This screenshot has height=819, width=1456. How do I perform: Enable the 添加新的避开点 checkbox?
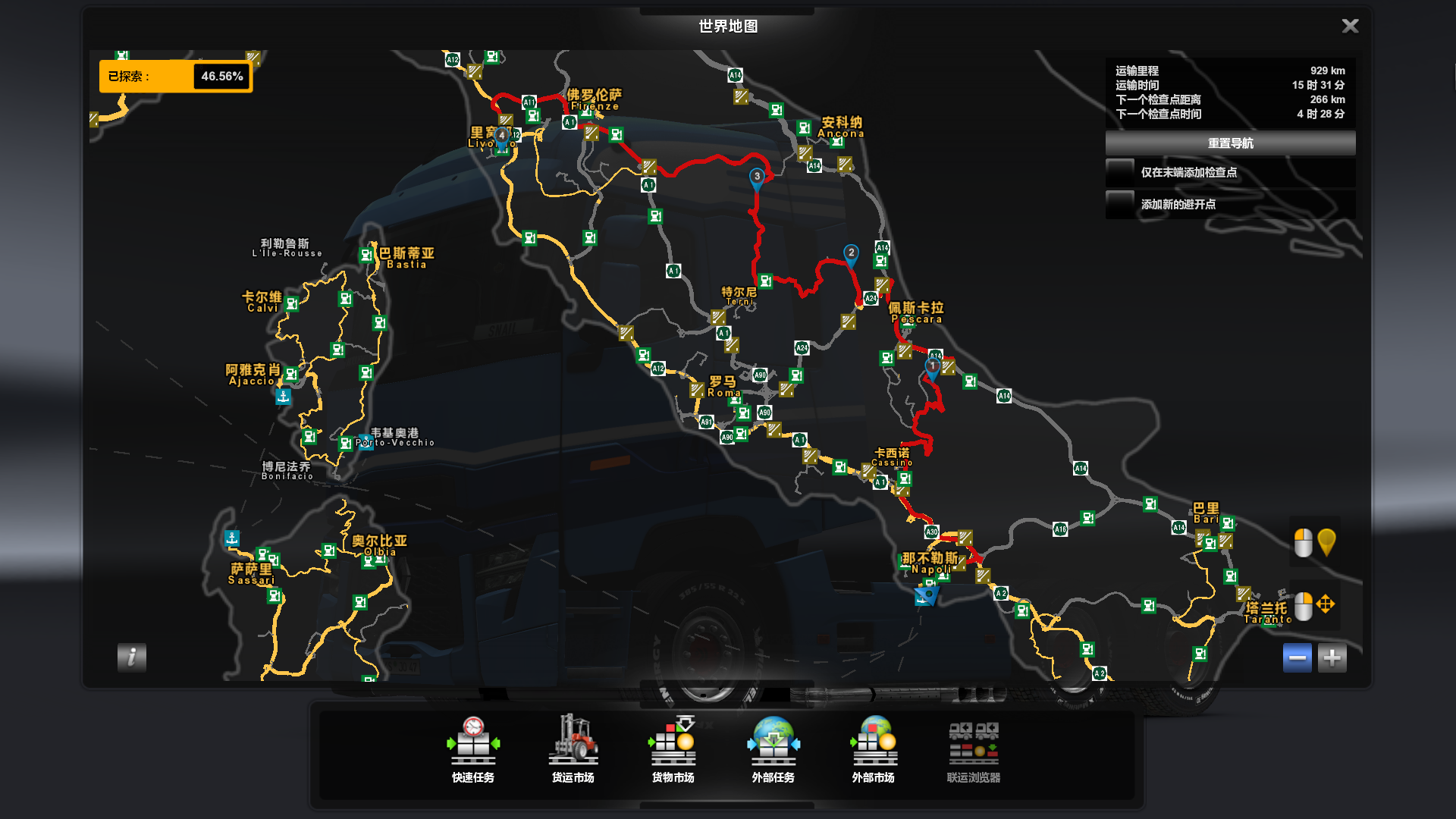coord(1119,204)
